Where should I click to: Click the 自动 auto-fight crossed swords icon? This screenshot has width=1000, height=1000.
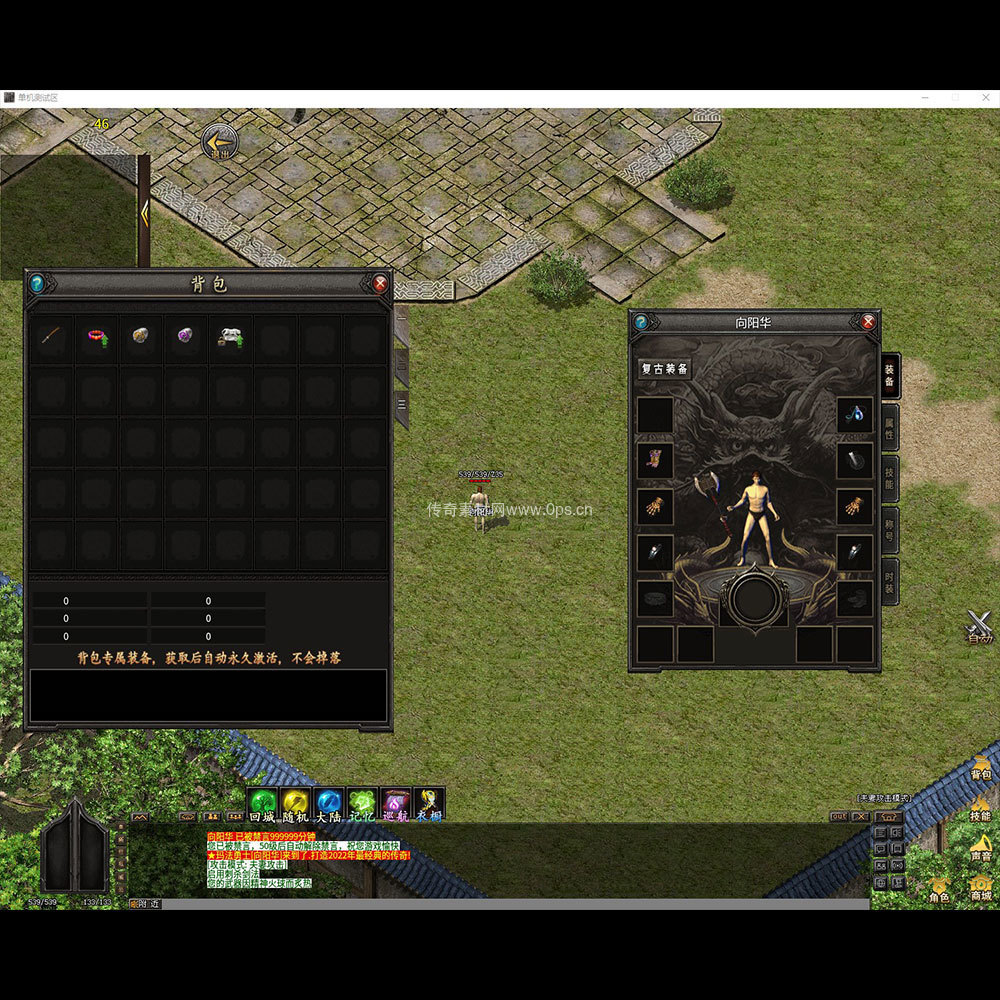(981, 625)
